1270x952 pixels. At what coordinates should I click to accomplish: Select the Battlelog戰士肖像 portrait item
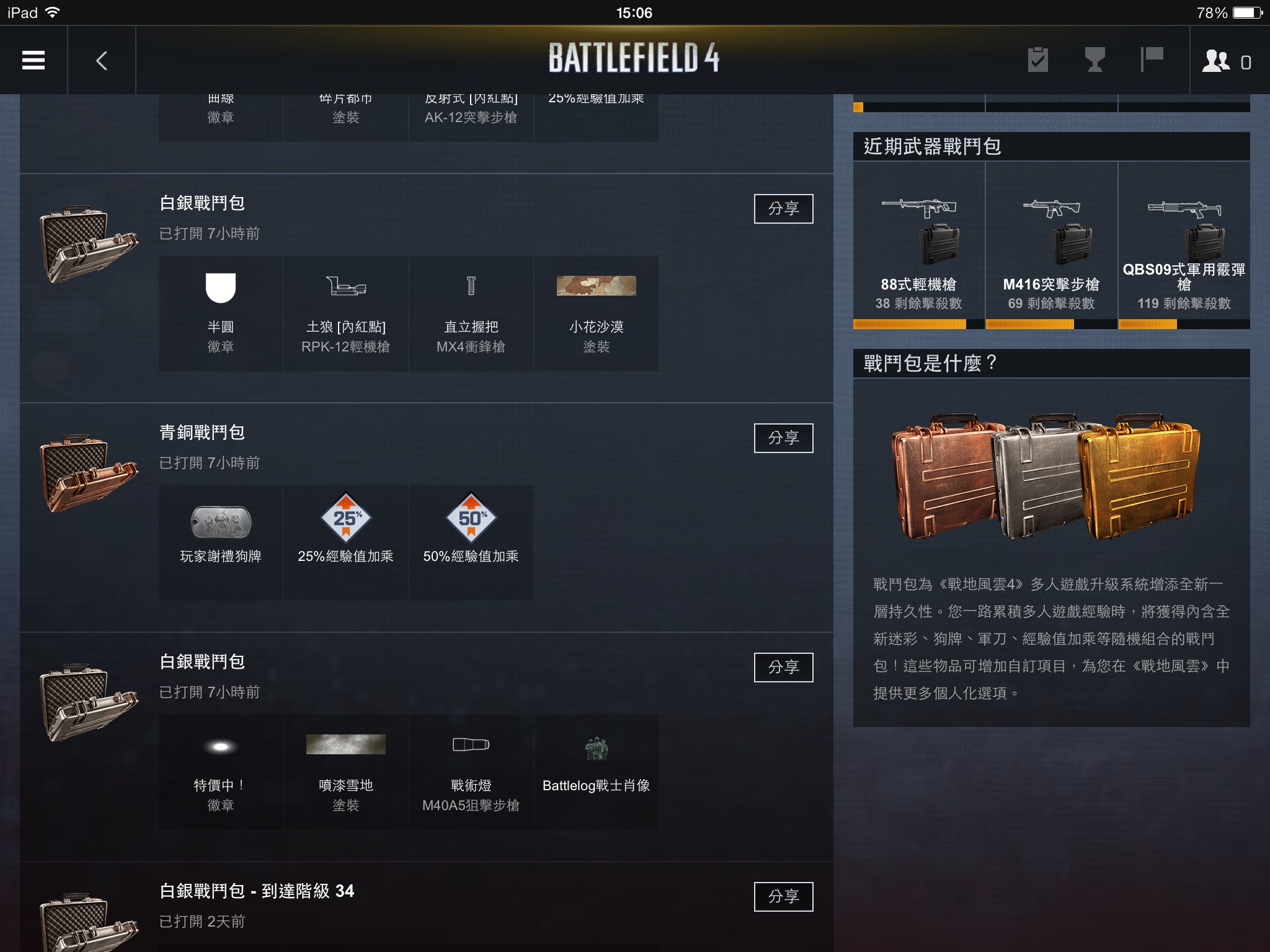[x=596, y=772]
